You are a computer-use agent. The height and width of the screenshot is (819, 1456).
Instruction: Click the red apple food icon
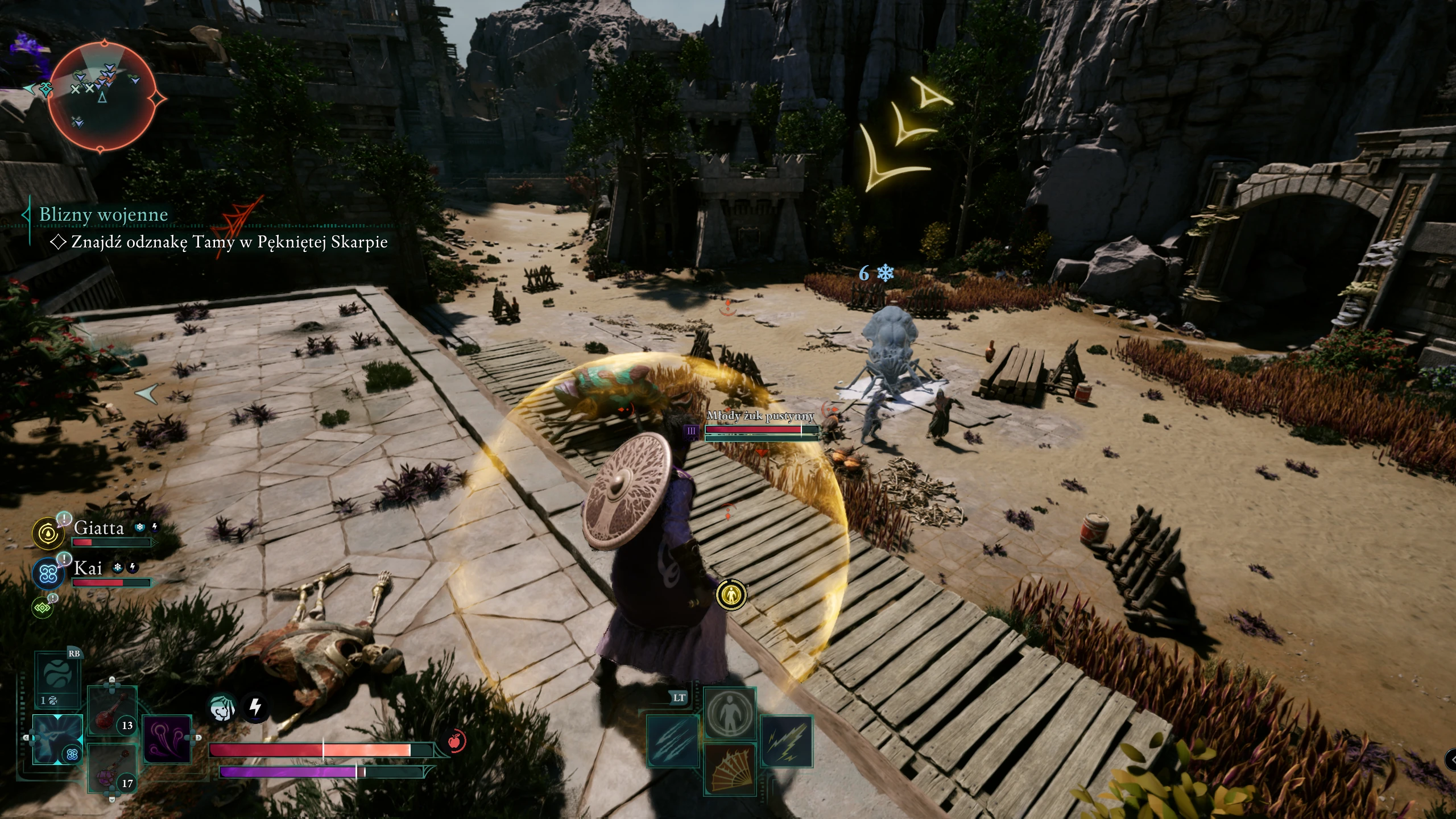454,741
